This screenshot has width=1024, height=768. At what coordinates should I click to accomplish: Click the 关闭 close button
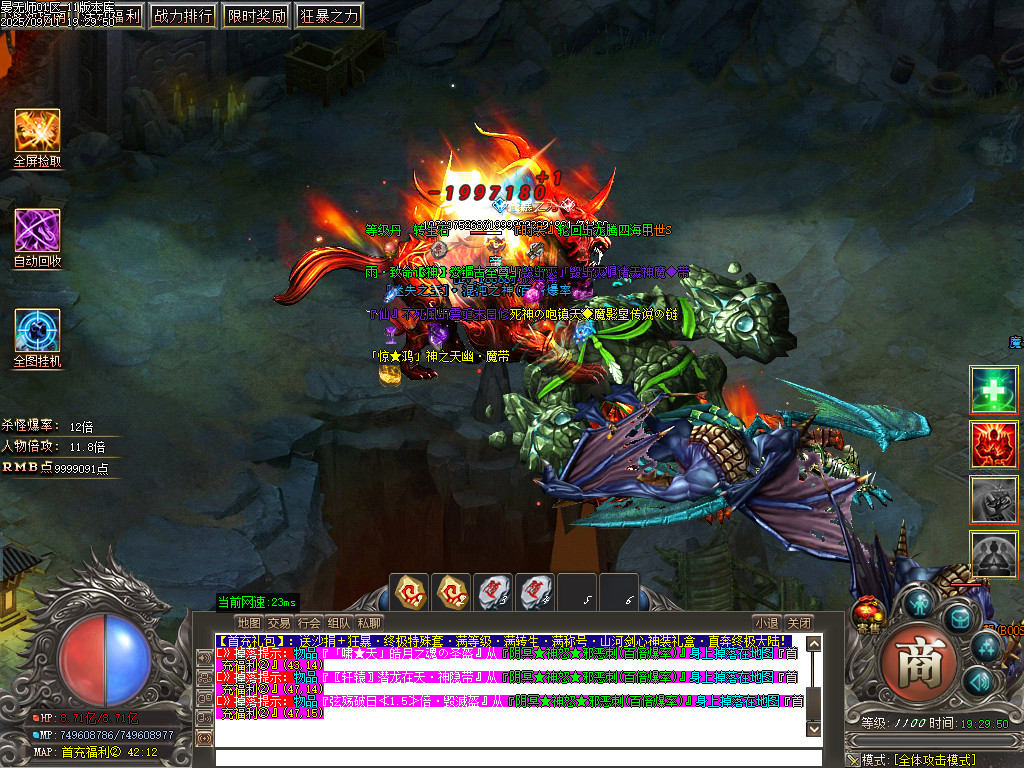tap(798, 622)
